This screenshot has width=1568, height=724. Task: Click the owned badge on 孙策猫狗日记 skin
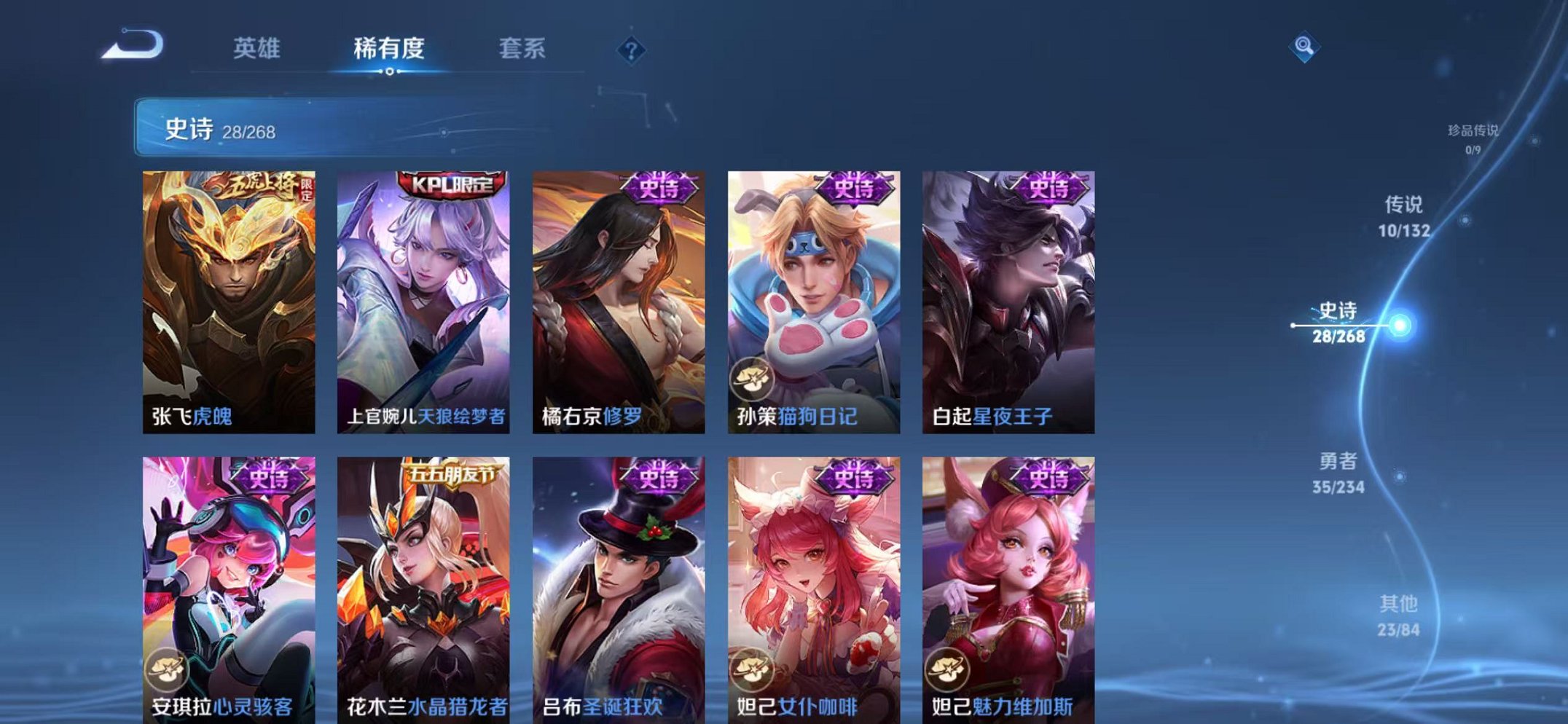[750, 379]
